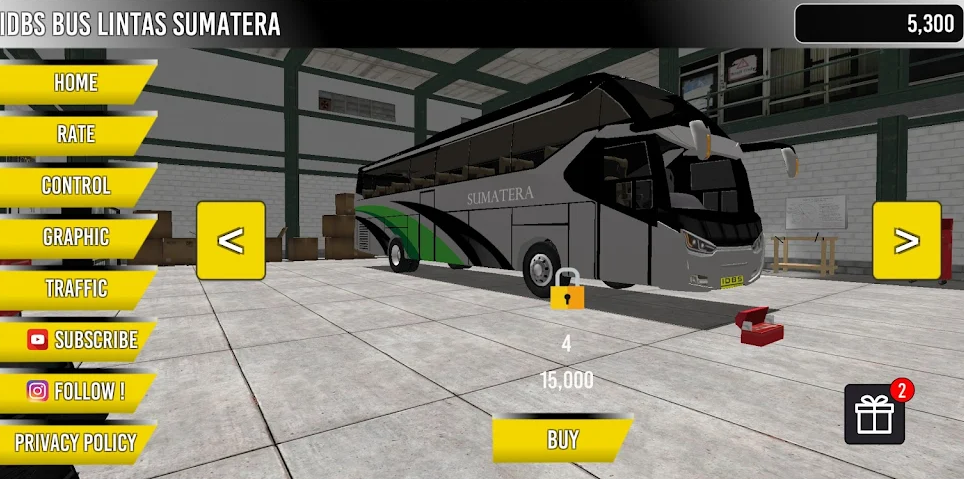Open the gift box rewards
This screenshot has height=479, width=964.
pyautogui.click(x=874, y=414)
